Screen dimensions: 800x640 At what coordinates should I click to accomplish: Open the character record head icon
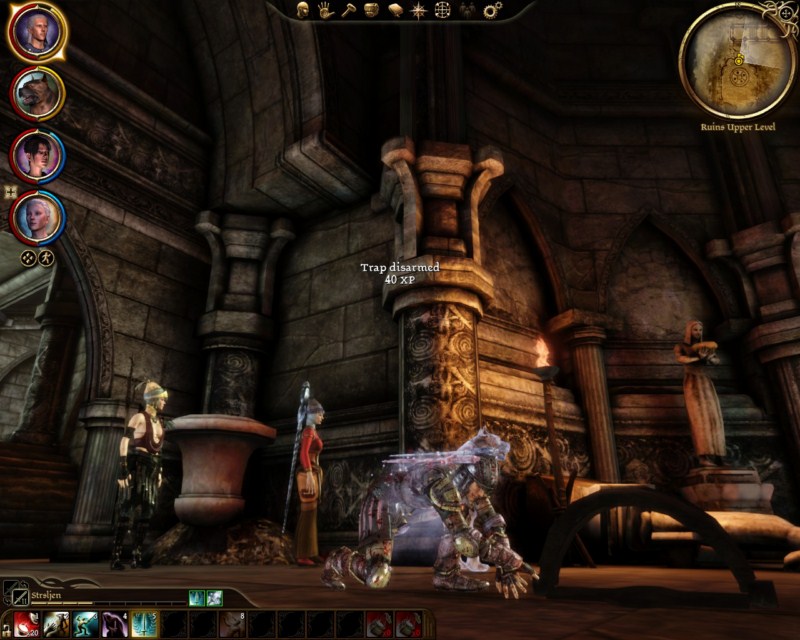pos(301,10)
